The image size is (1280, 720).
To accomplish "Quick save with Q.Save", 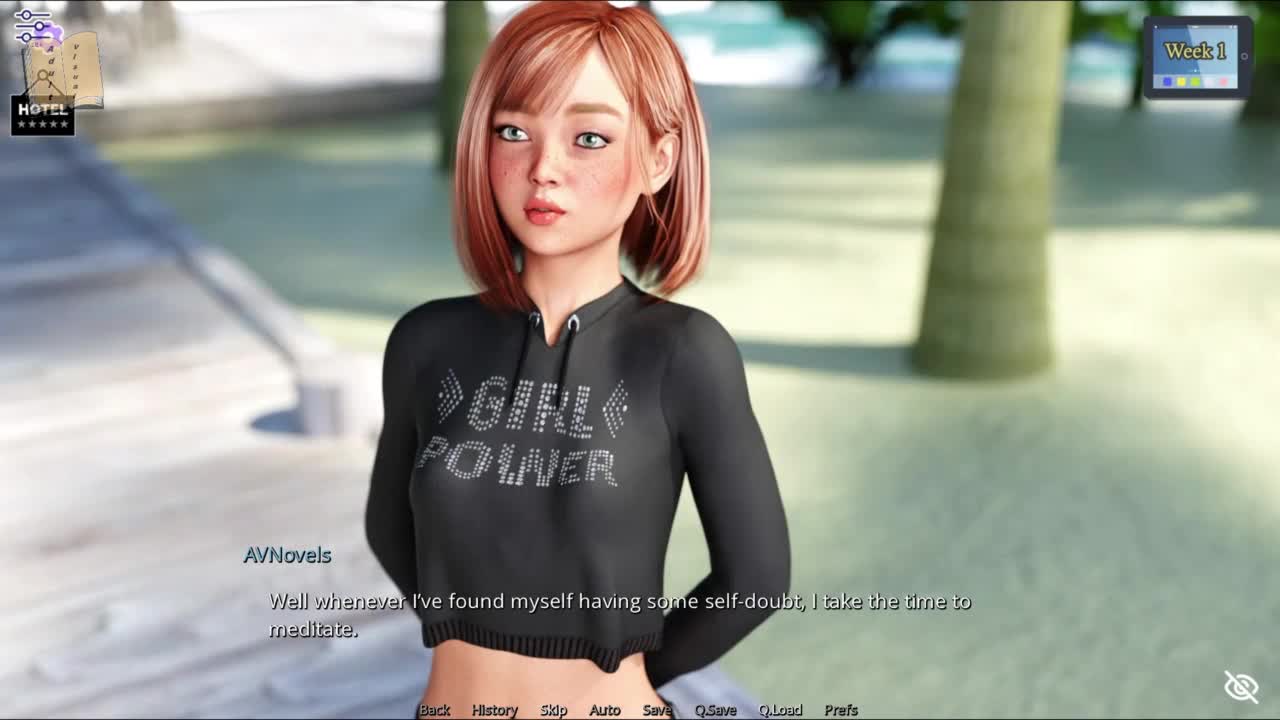I will point(715,710).
